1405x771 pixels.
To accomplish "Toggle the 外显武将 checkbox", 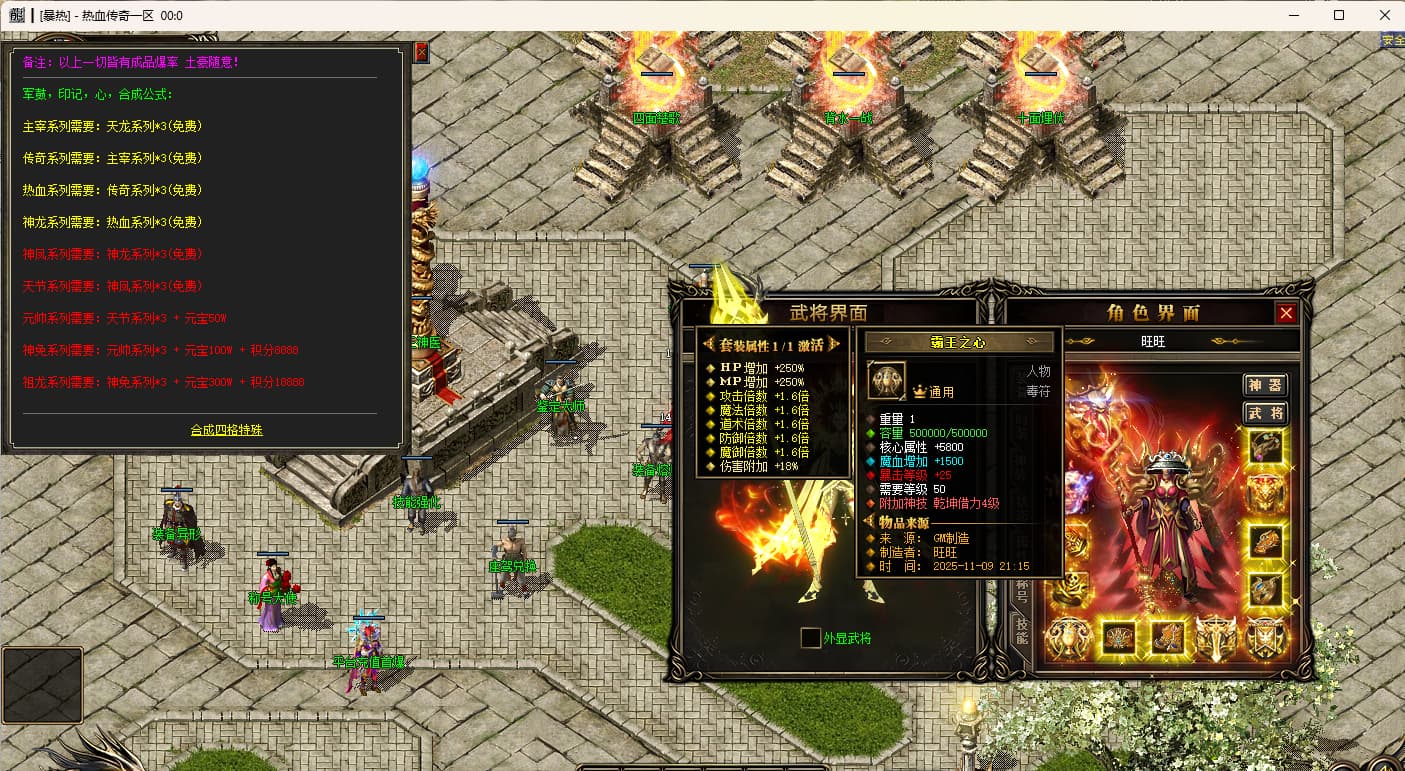I will tap(811, 637).
